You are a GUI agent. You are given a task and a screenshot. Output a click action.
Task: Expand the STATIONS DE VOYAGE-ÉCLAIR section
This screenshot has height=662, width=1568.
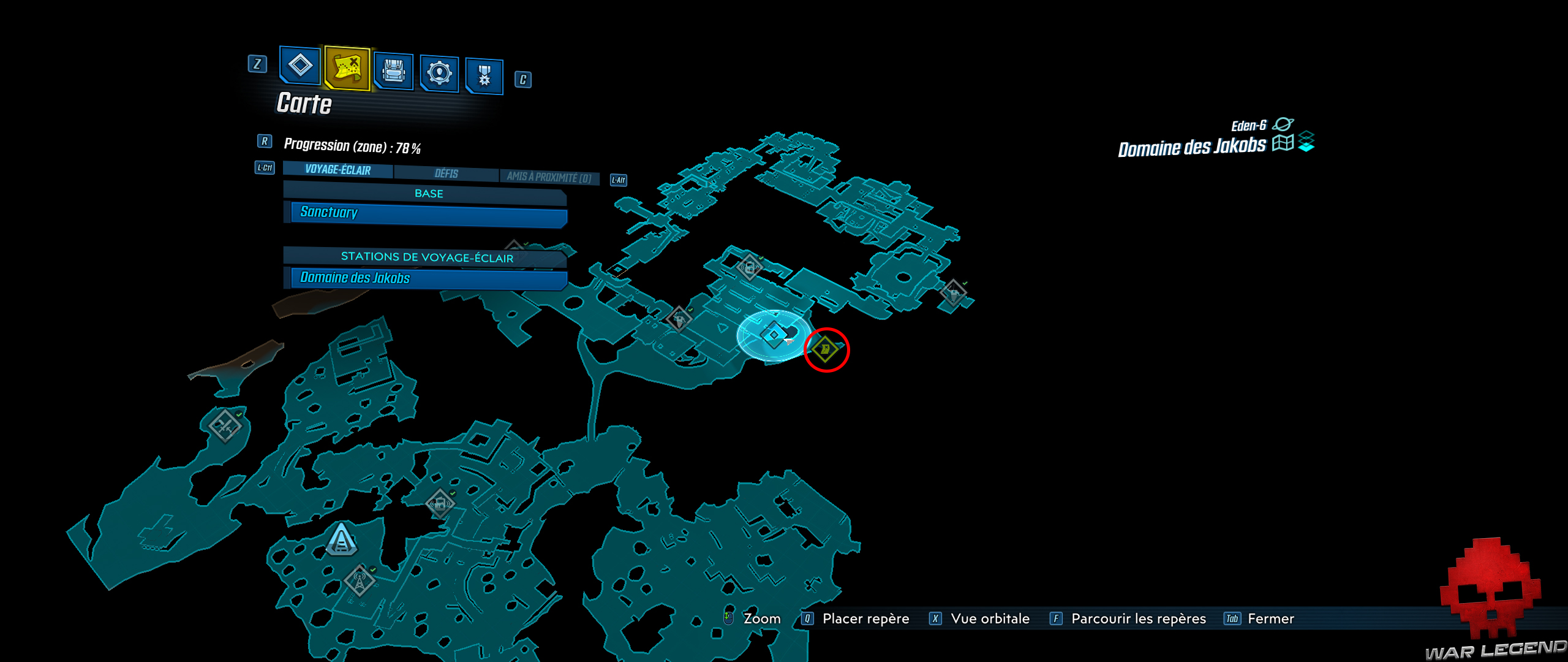pos(427,258)
